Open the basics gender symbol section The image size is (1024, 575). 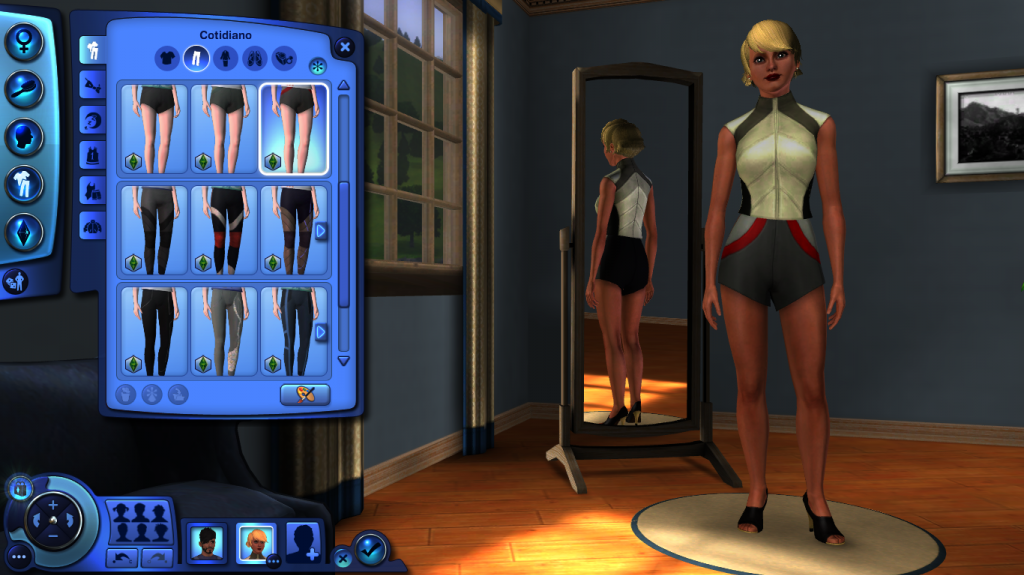pos(23,41)
